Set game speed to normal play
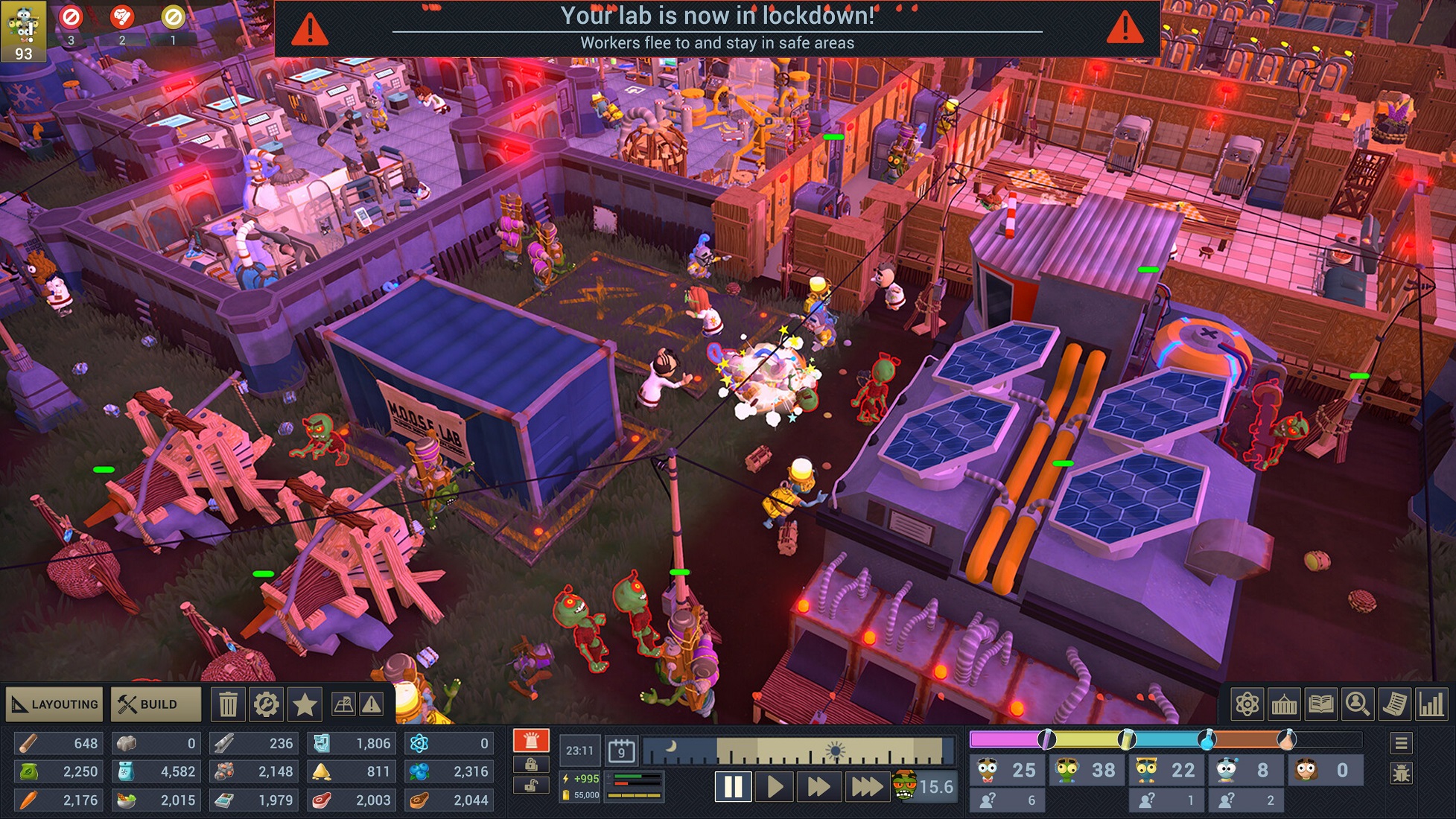This screenshot has width=1456, height=819. (x=775, y=786)
